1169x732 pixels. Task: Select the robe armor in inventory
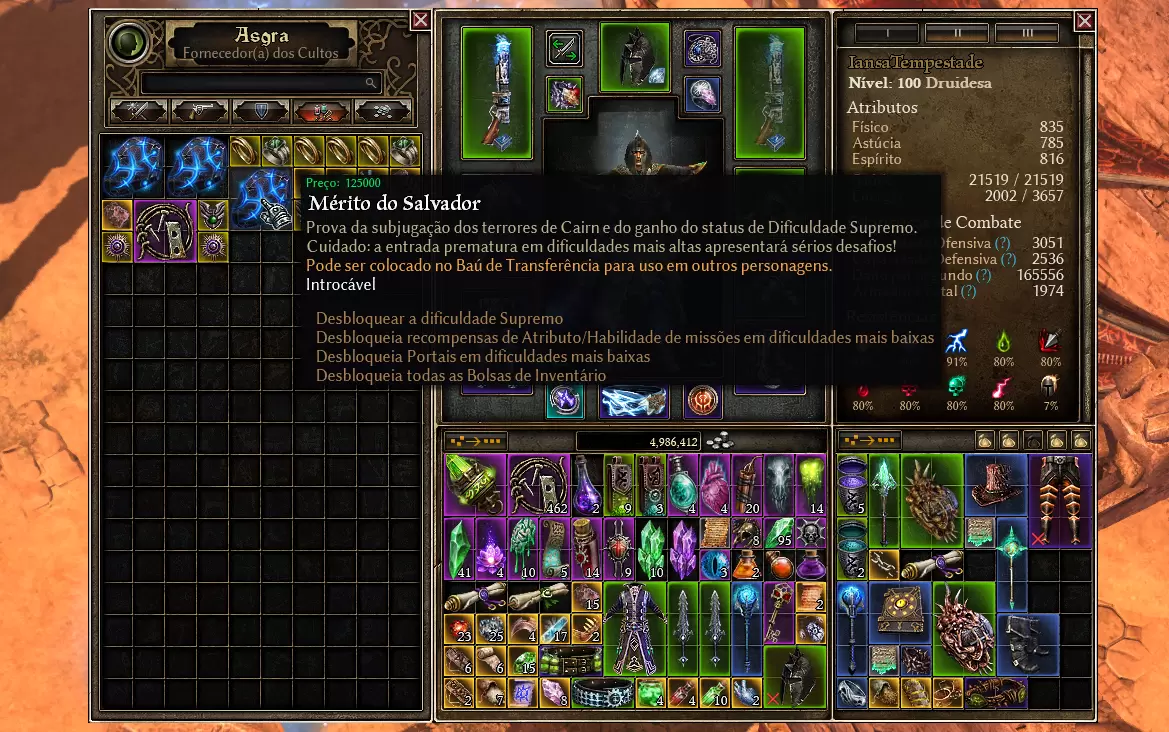point(635,628)
